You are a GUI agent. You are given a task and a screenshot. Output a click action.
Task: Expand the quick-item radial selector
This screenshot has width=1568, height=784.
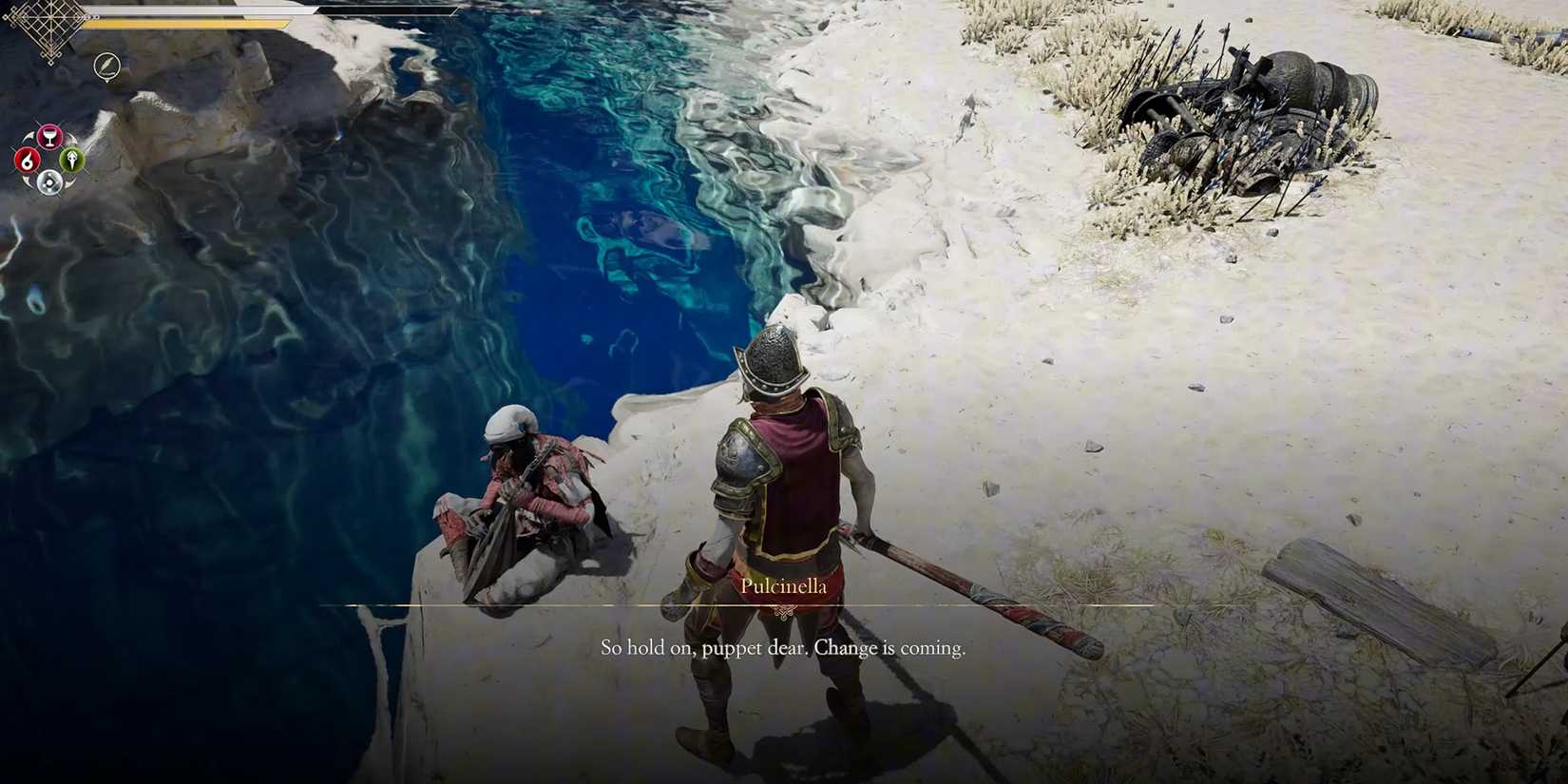point(49,160)
